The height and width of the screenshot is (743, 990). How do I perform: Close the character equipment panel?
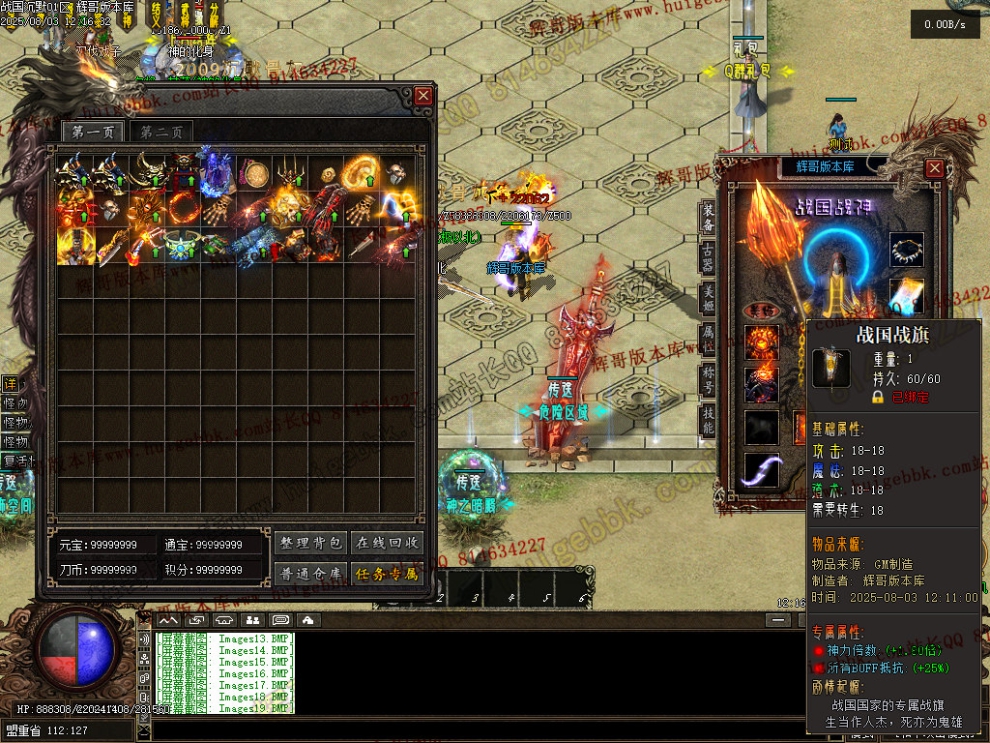[934, 168]
